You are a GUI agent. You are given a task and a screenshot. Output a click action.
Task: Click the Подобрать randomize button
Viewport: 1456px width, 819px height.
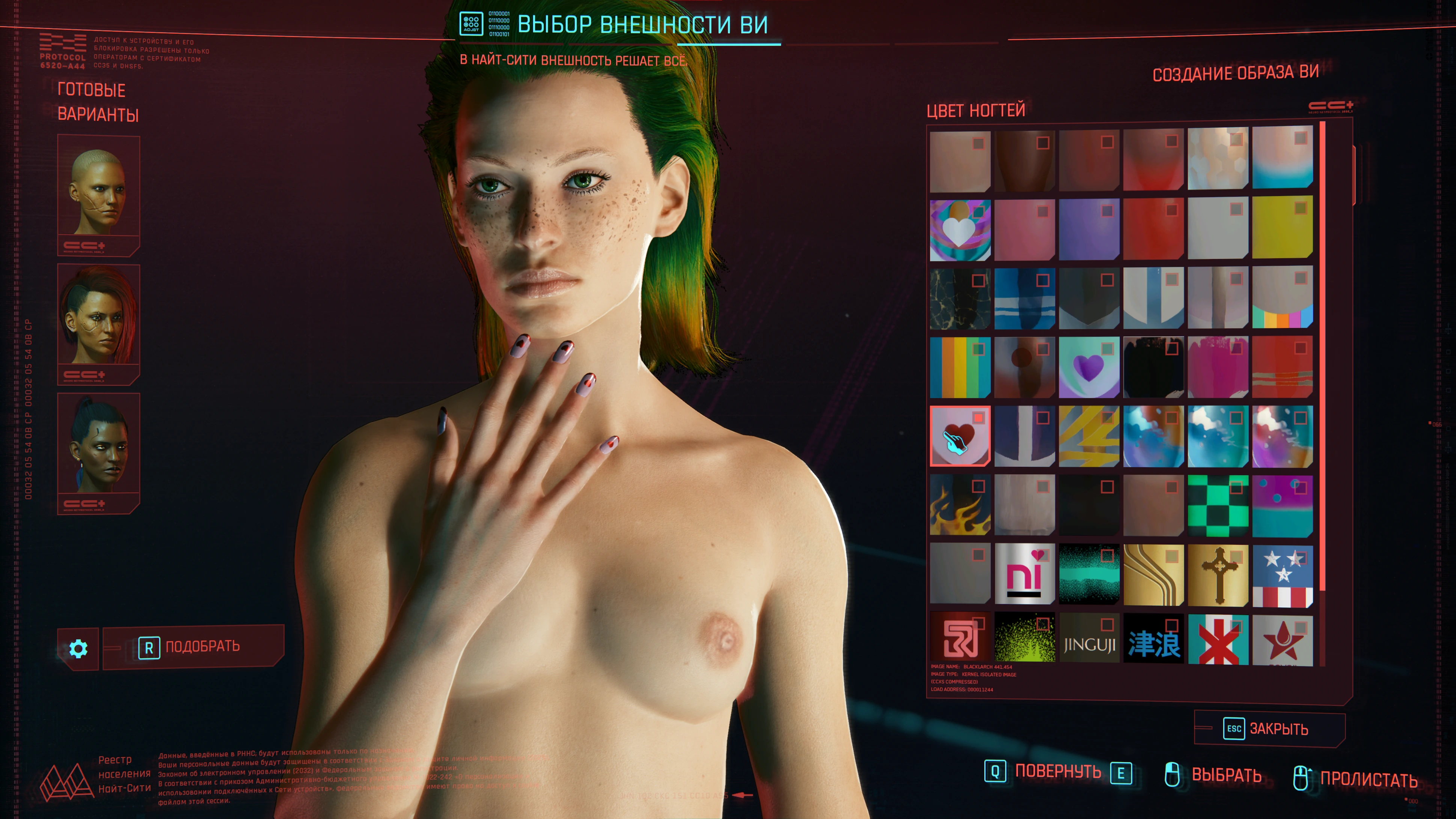tap(193, 647)
